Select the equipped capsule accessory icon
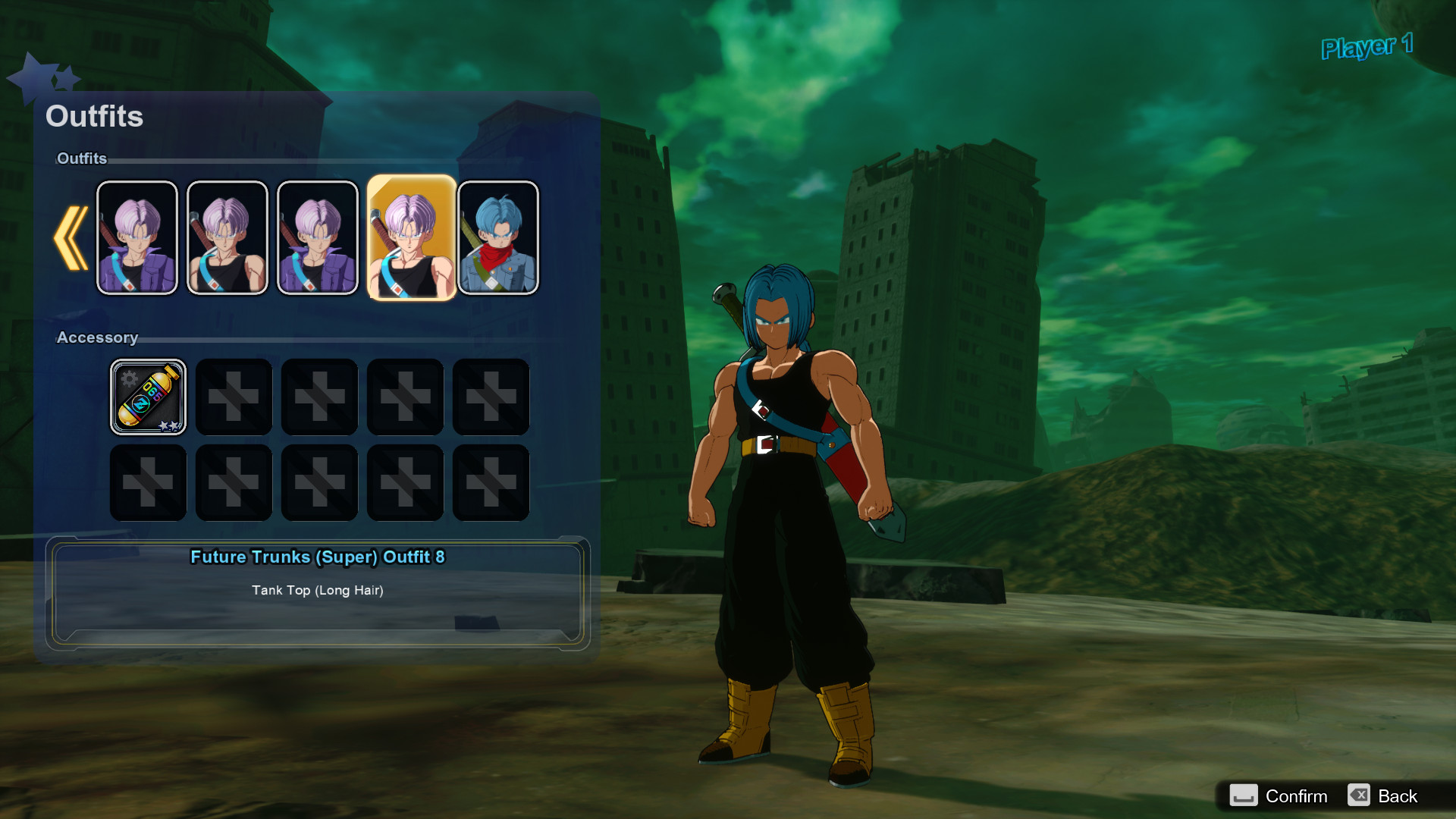Image resolution: width=1456 pixels, height=819 pixels. [148, 397]
